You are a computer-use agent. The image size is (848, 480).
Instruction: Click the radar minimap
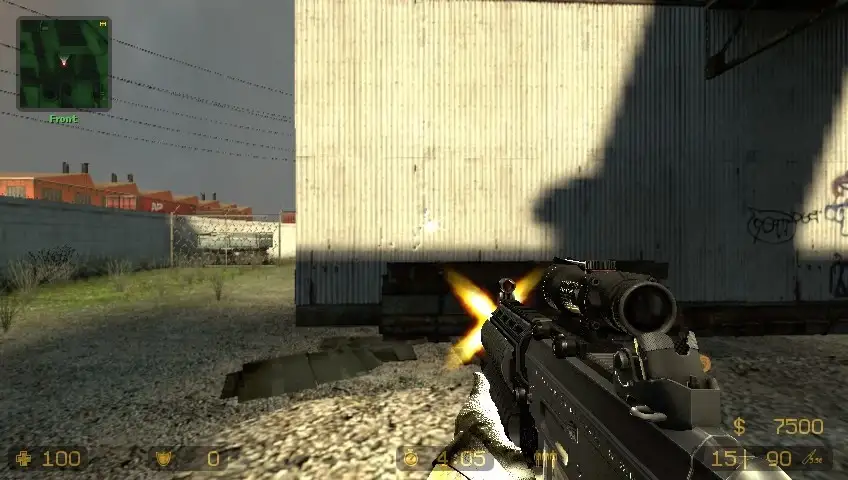coord(64,63)
